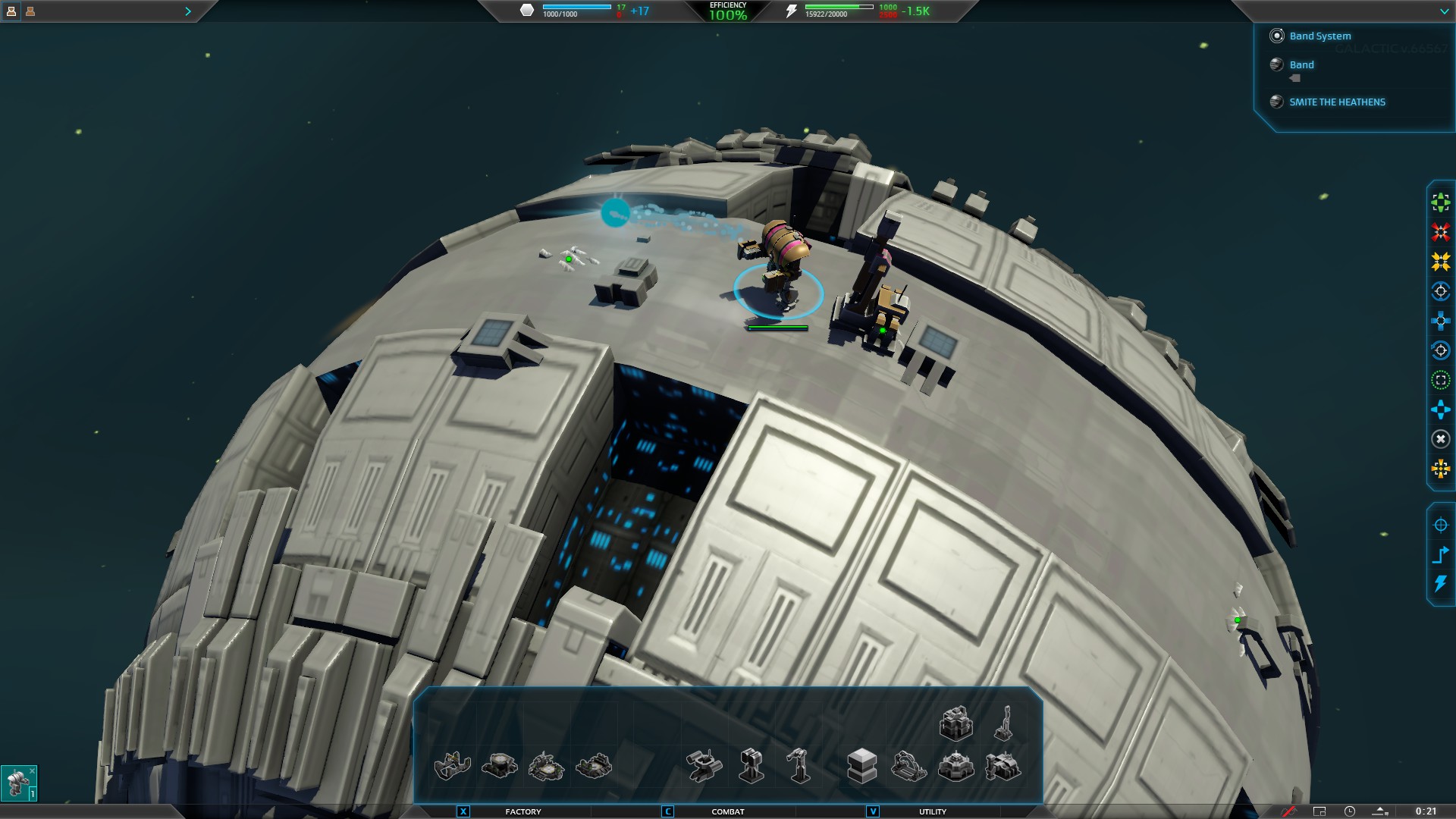Open the Combat build tab
Viewport: 1456px width, 819px height.
(x=727, y=811)
